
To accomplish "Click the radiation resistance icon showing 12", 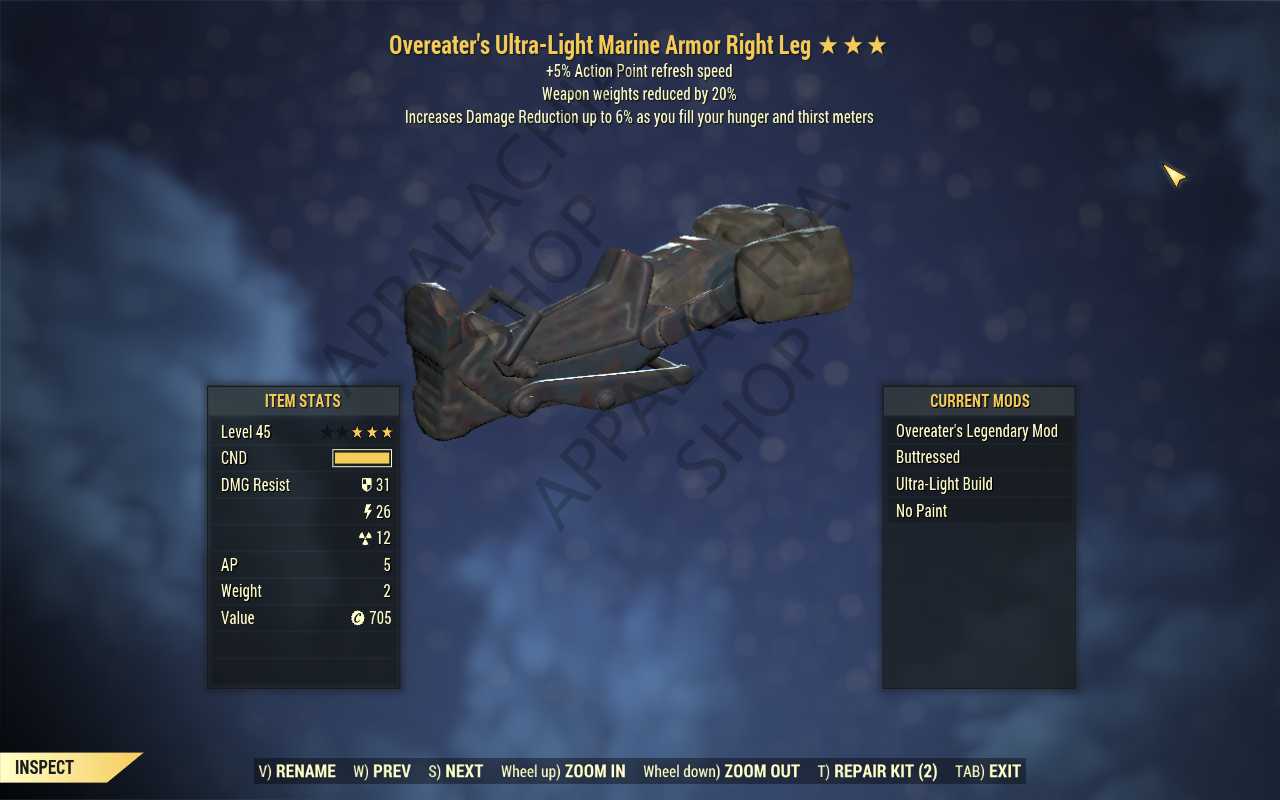I will coord(366,538).
